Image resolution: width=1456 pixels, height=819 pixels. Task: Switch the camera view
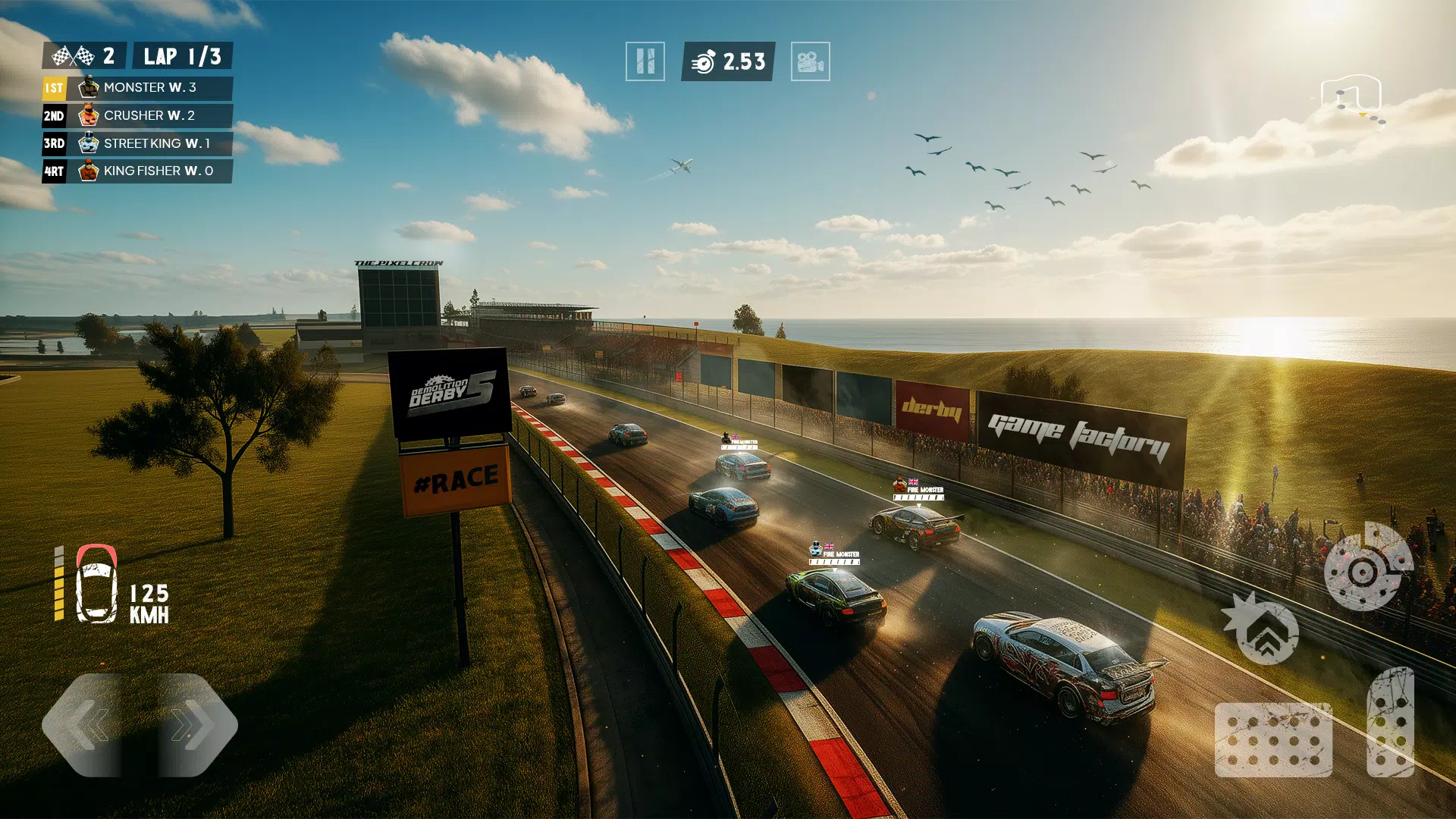click(810, 61)
